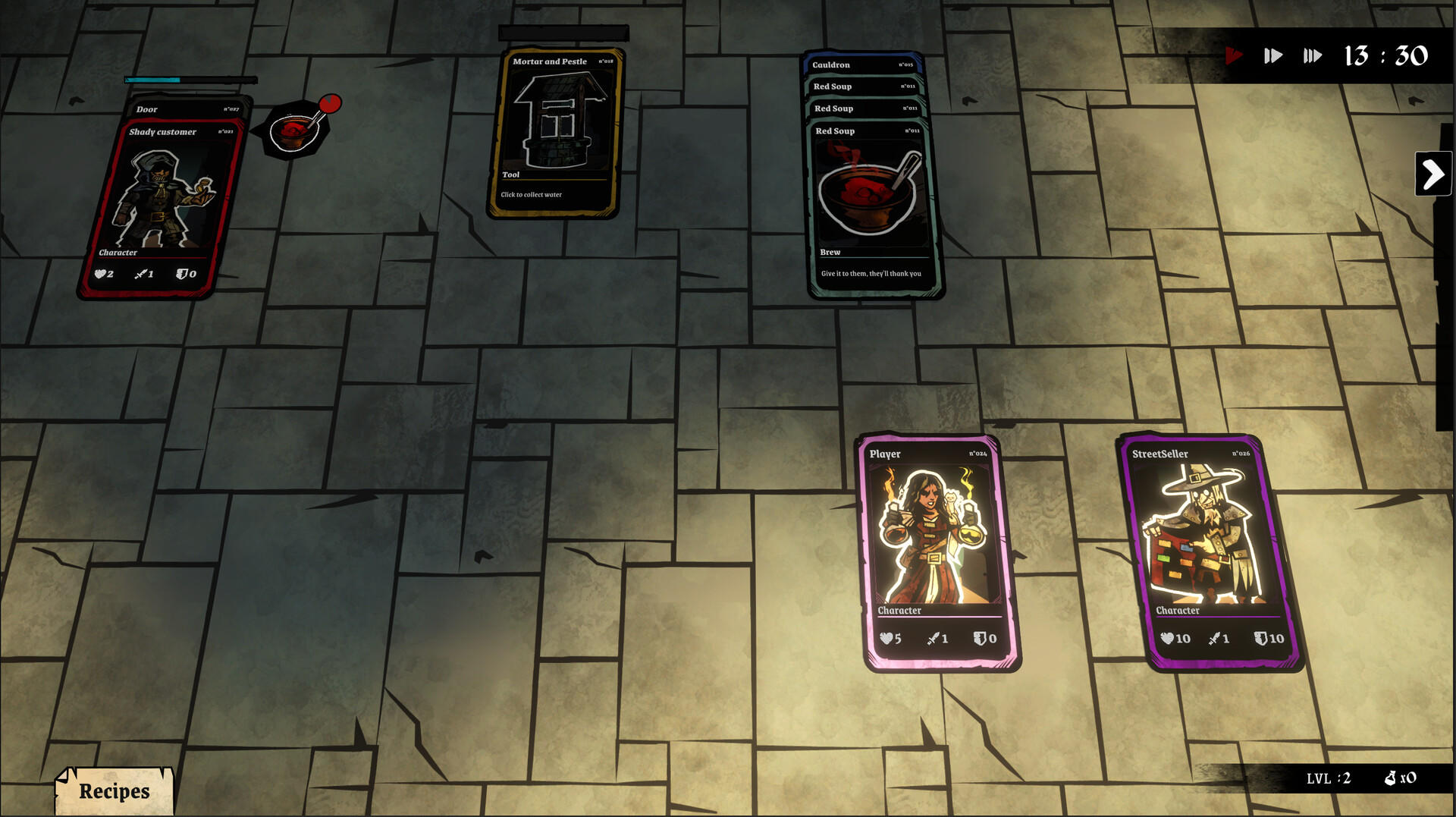Select normal game speed playback arrow
Screen dimensions: 1456x817
coord(1234,55)
